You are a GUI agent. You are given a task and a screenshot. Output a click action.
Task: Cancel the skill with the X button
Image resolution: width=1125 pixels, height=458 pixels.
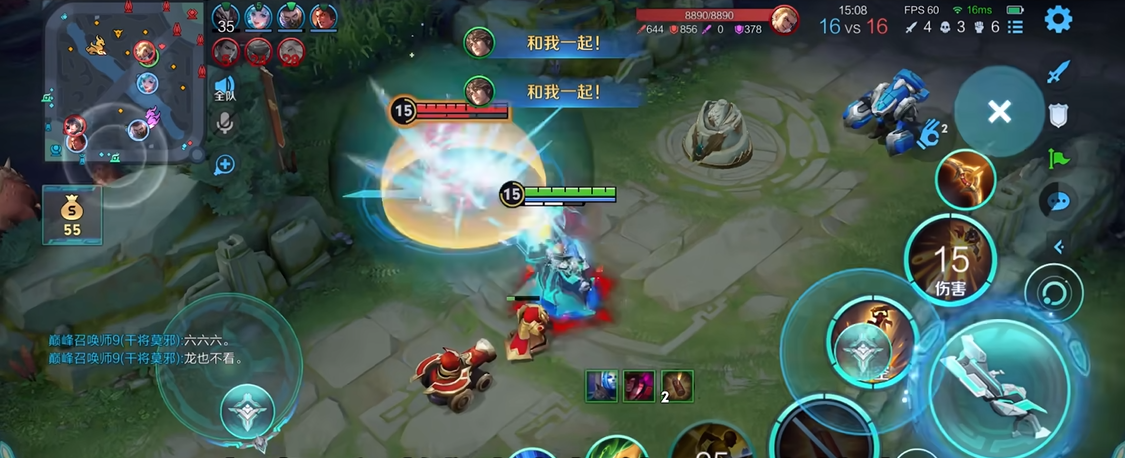click(x=999, y=112)
